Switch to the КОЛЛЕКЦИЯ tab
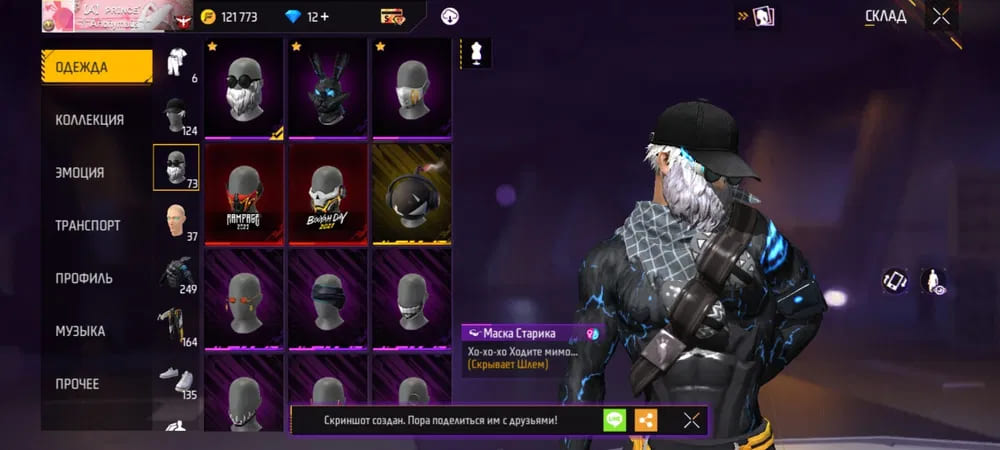The width and height of the screenshot is (1000, 450). click(x=90, y=120)
